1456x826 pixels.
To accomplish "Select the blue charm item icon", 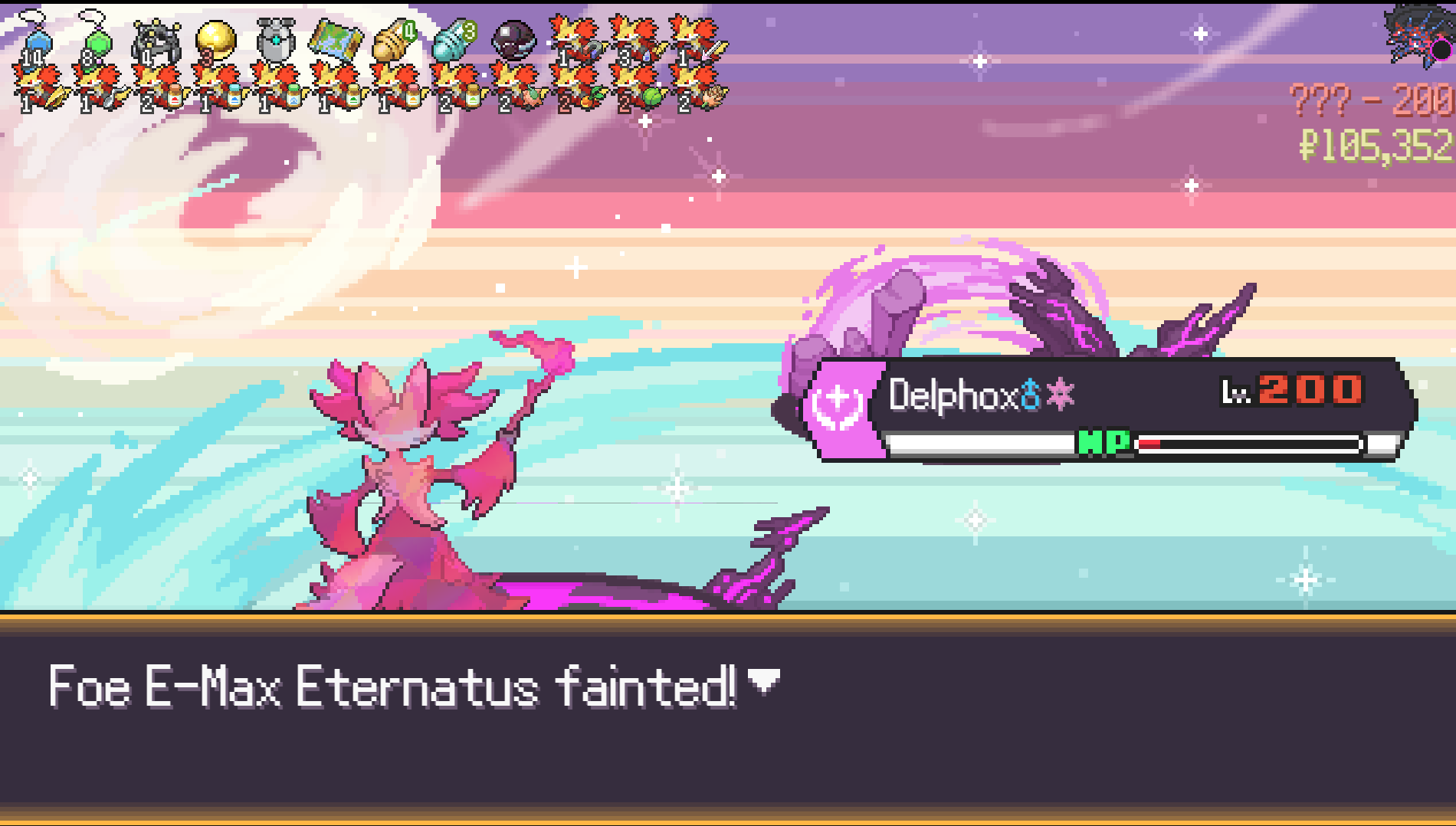I will click(35, 38).
